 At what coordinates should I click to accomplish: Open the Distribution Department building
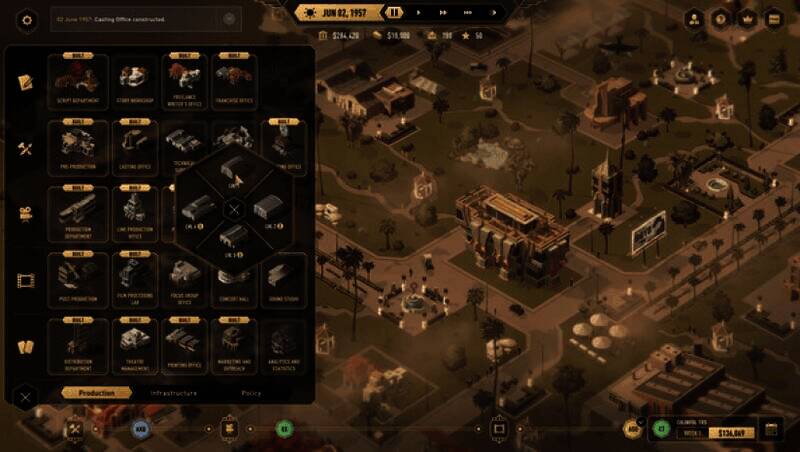(x=77, y=344)
